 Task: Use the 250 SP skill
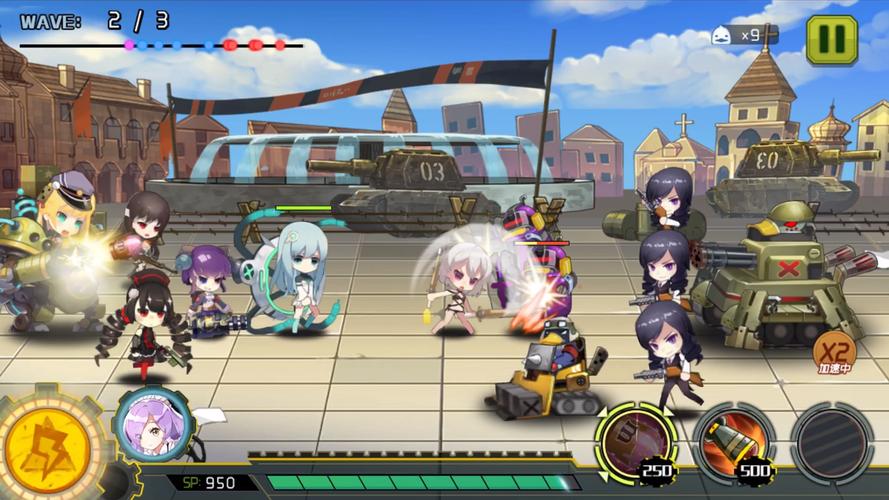[636, 439]
